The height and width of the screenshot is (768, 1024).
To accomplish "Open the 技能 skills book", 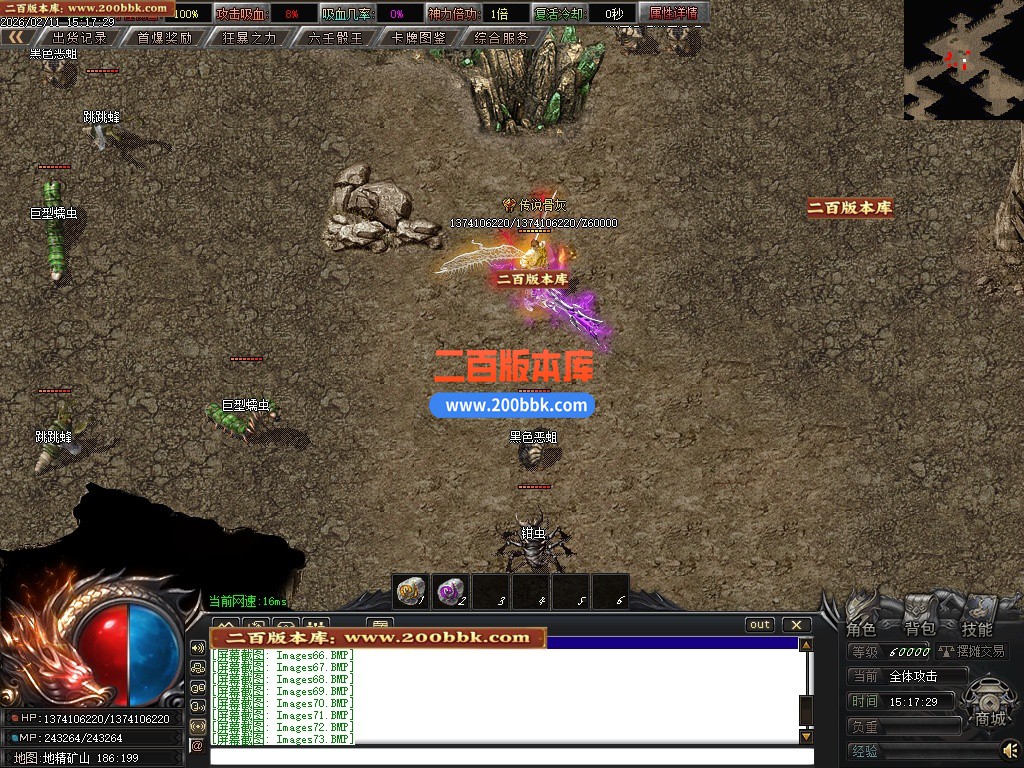I will (x=977, y=628).
